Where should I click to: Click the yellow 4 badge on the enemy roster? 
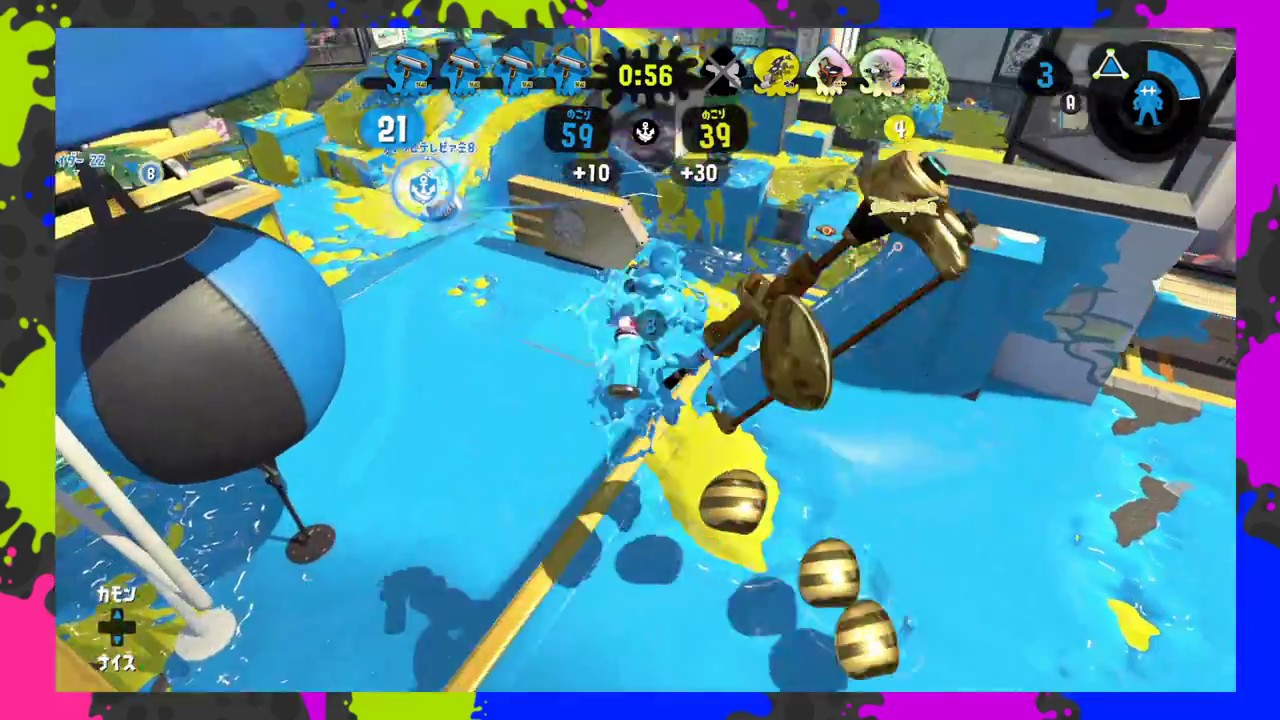point(899,130)
